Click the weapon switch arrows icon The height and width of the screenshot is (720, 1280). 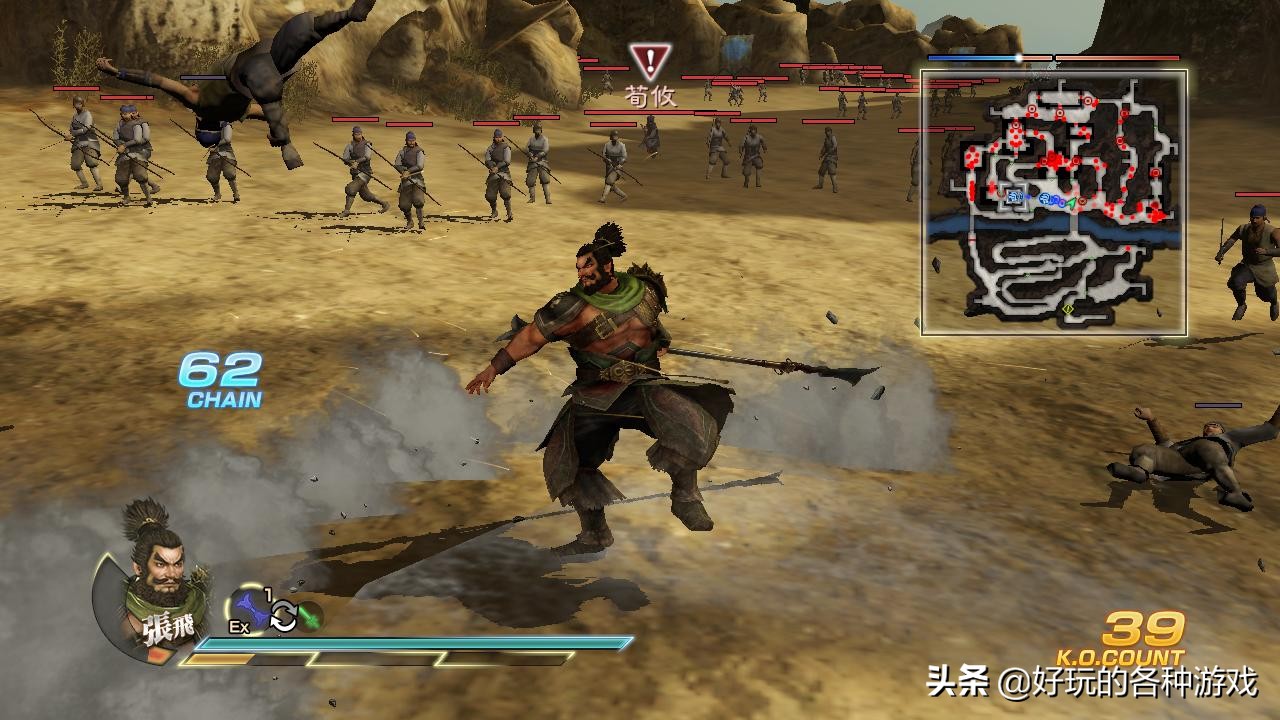click(x=283, y=615)
